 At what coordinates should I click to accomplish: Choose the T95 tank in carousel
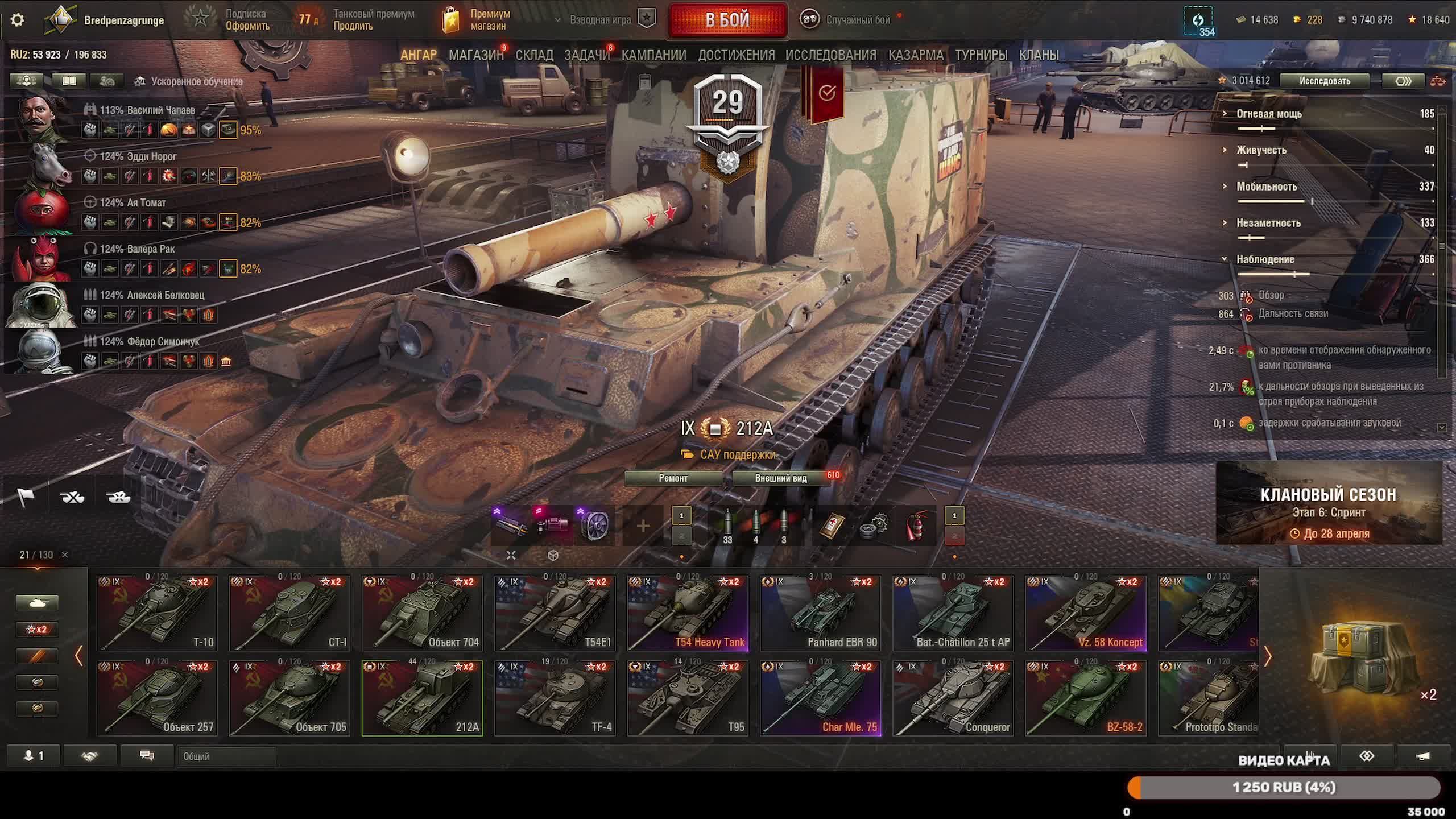(688, 698)
